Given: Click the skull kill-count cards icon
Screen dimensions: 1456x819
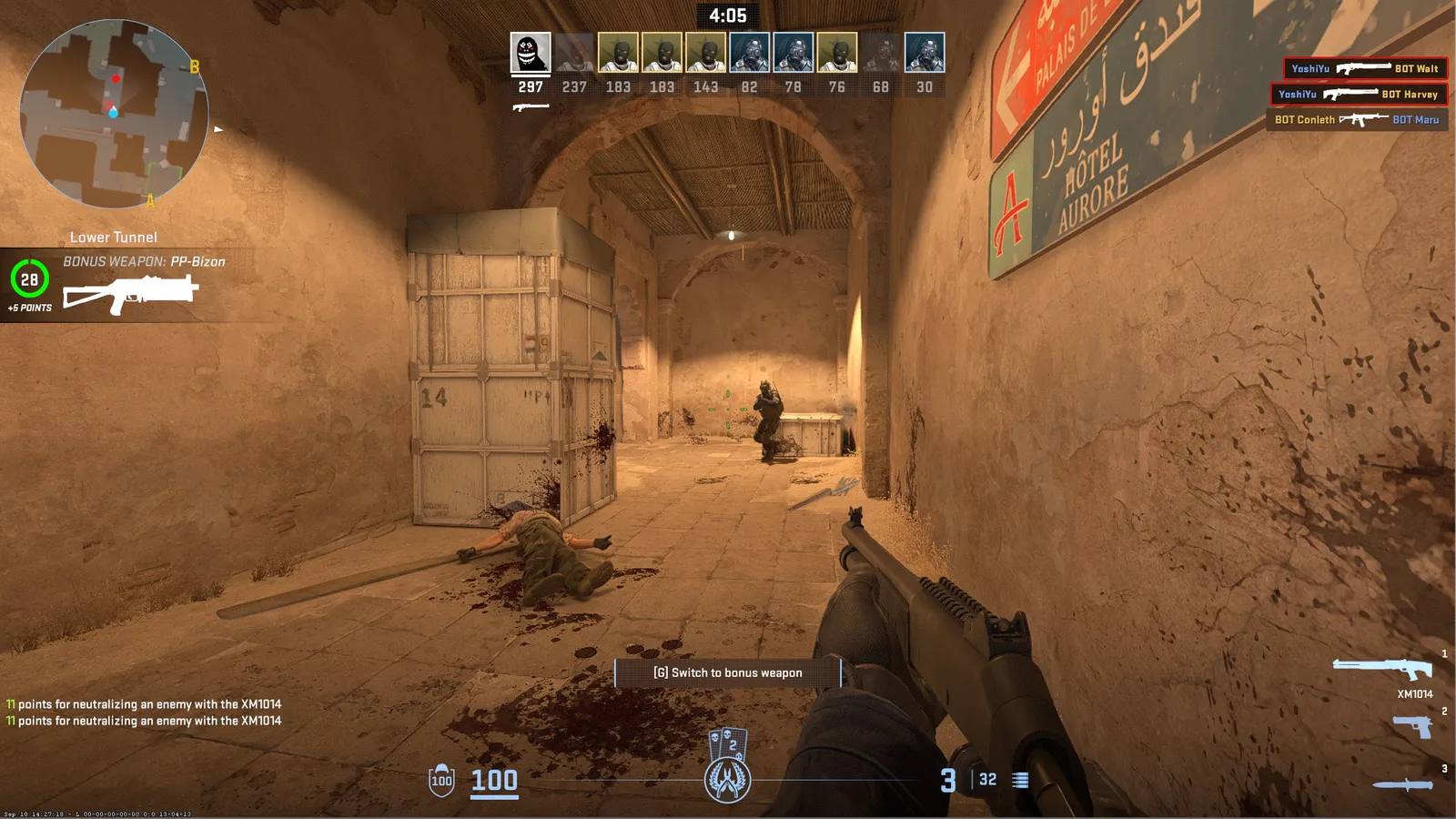Looking at the screenshot, I should coord(729,743).
